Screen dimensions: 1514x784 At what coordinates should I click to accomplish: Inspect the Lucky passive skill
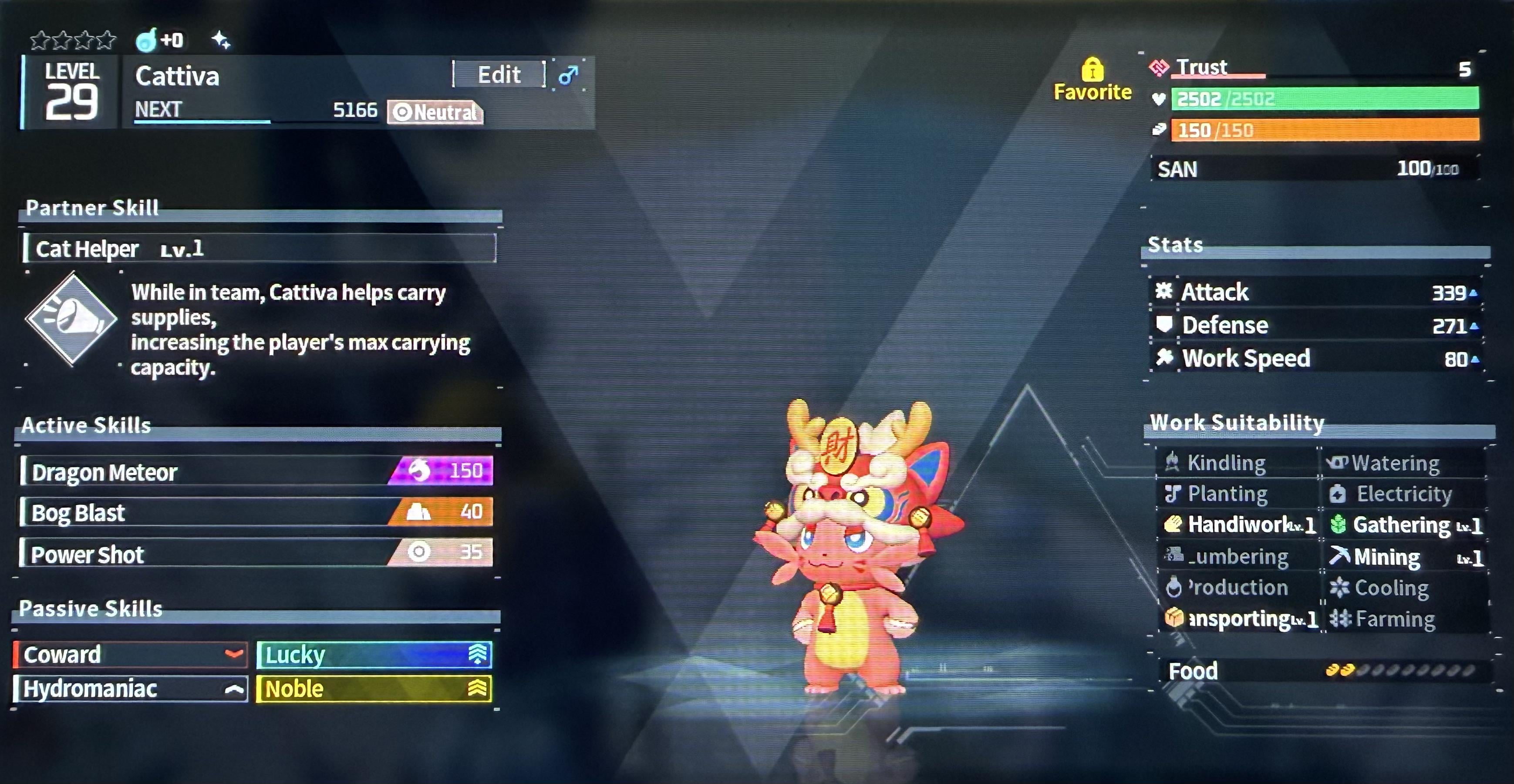pos(374,655)
